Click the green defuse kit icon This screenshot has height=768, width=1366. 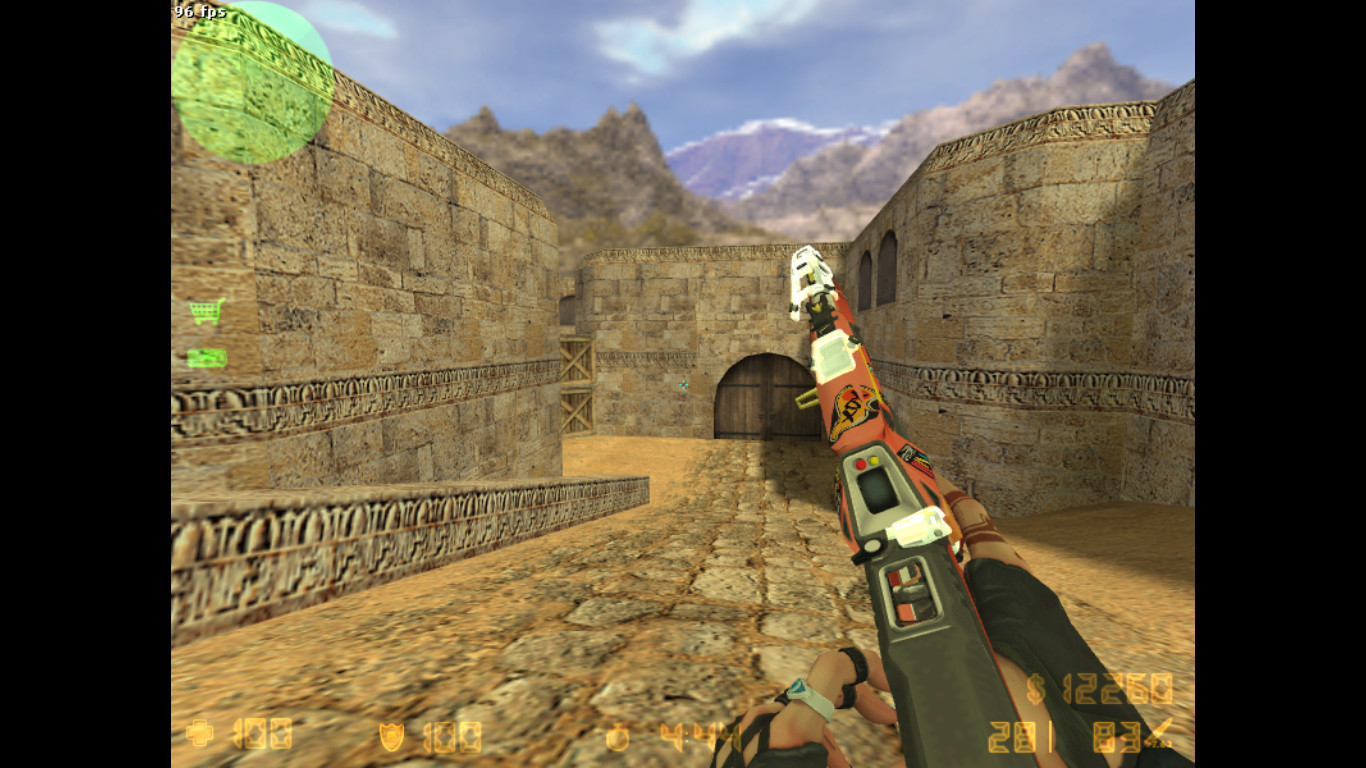tap(205, 355)
